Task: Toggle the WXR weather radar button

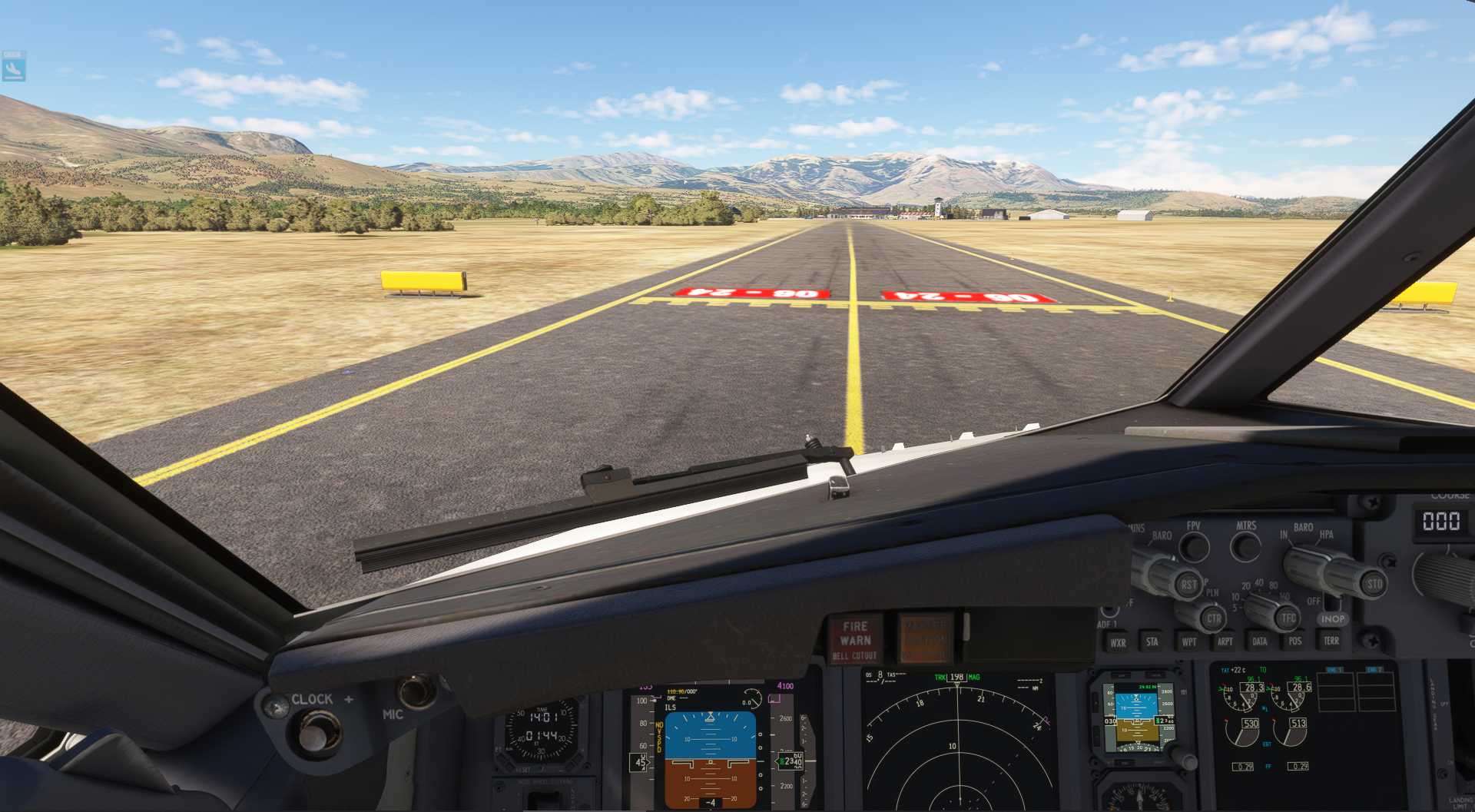Action: [1118, 642]
